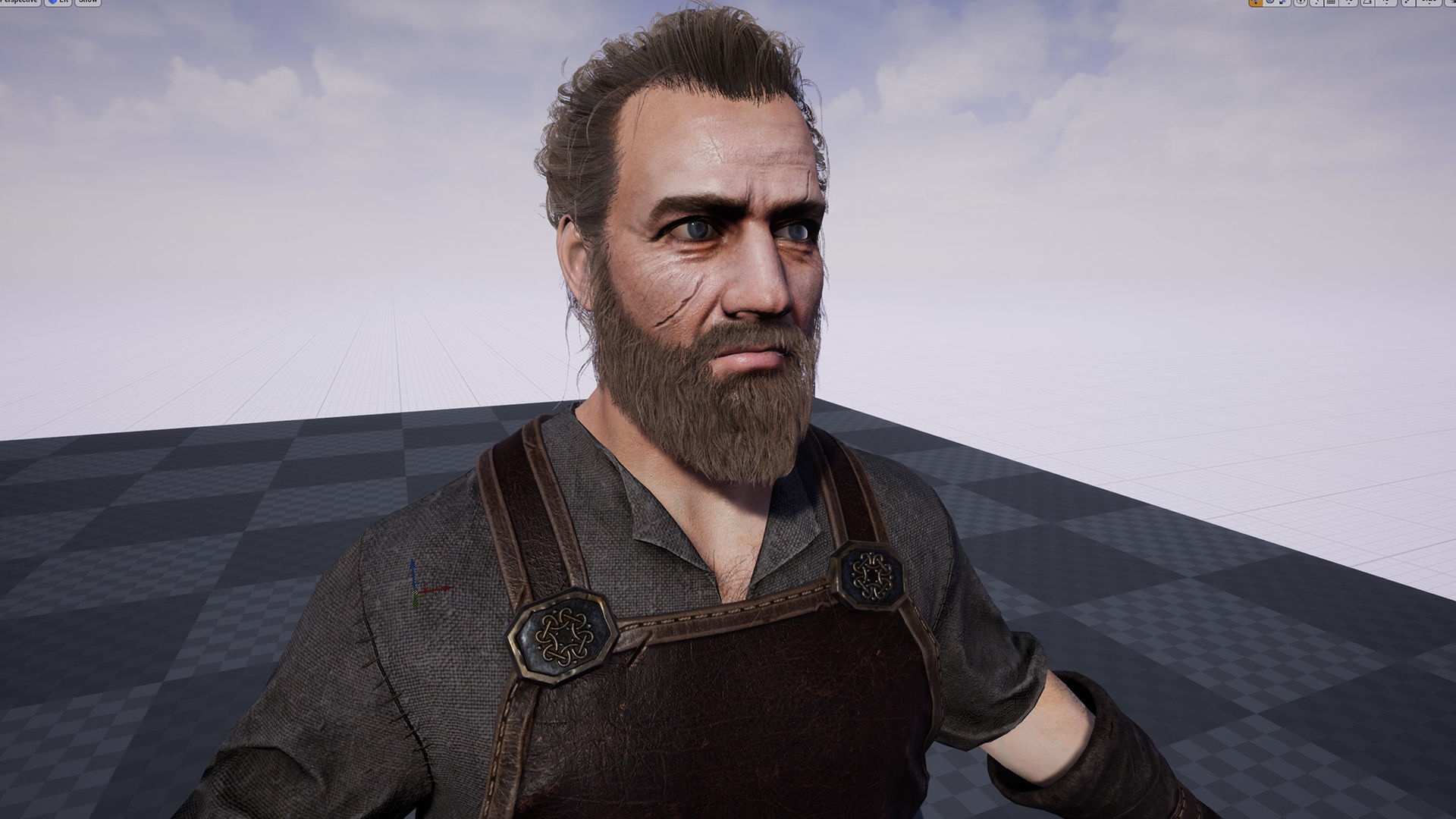
Task: Enable surface snapping
Action: coord(1316,3)
